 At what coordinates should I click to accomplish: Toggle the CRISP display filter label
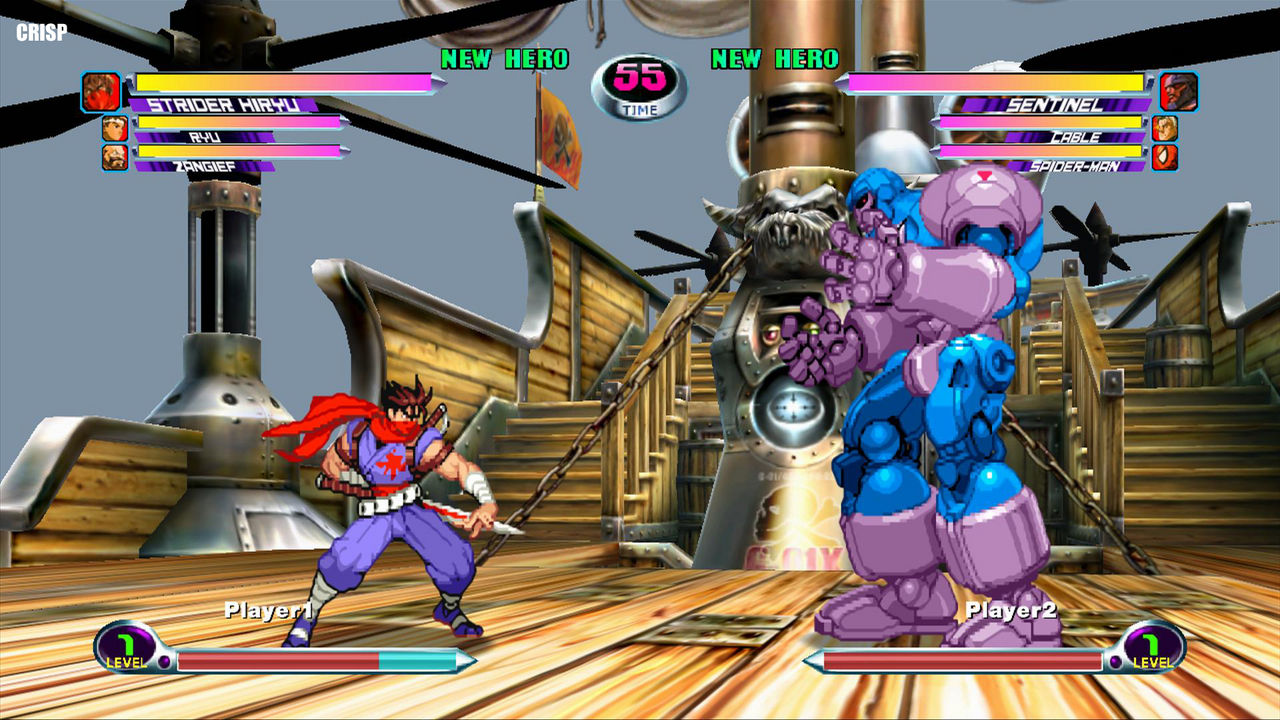42,32
